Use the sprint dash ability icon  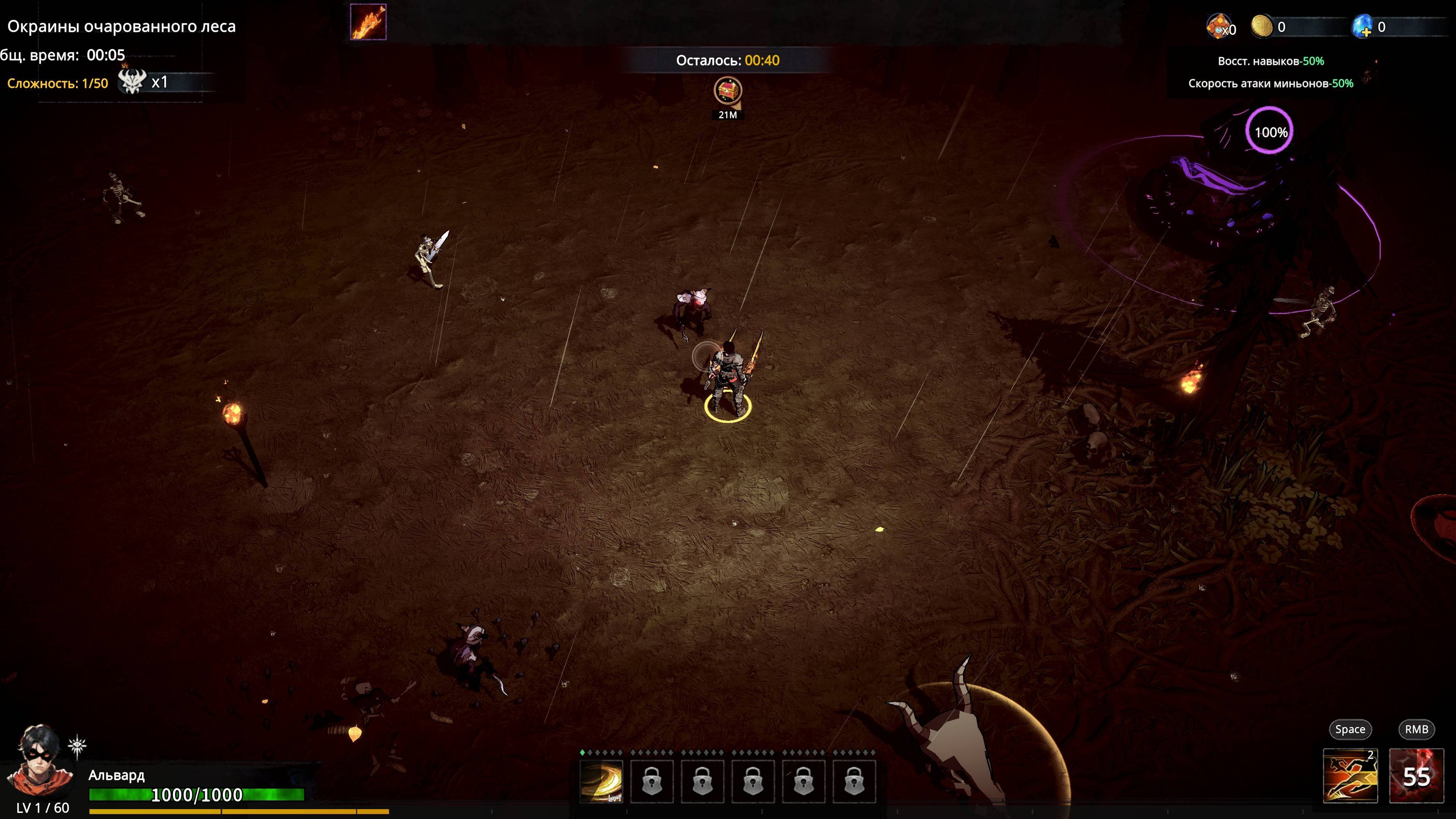(x=1350, y=775)
